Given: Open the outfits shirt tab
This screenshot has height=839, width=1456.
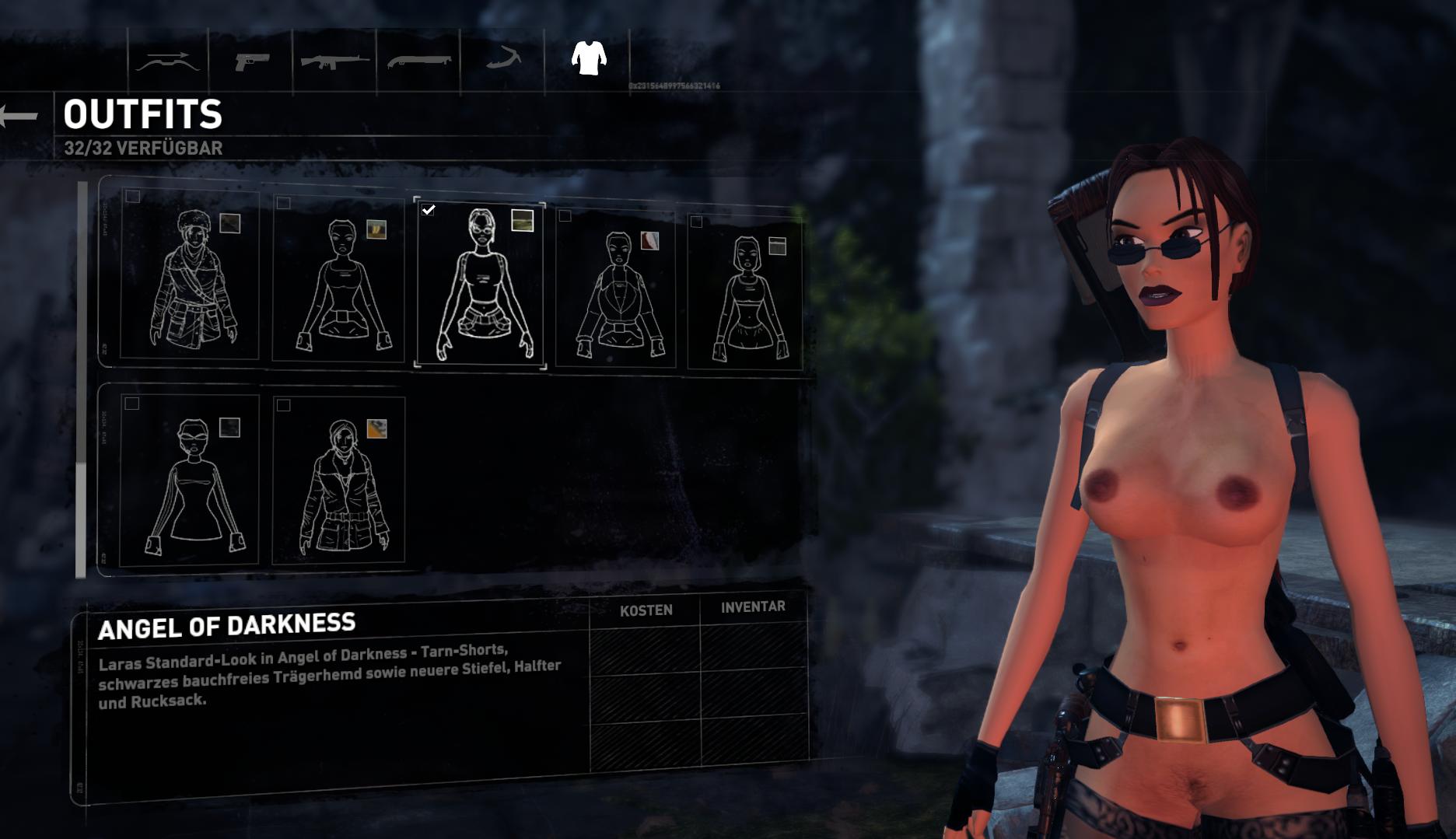Looking at the screenshot, I should click(x=588, y=58).
